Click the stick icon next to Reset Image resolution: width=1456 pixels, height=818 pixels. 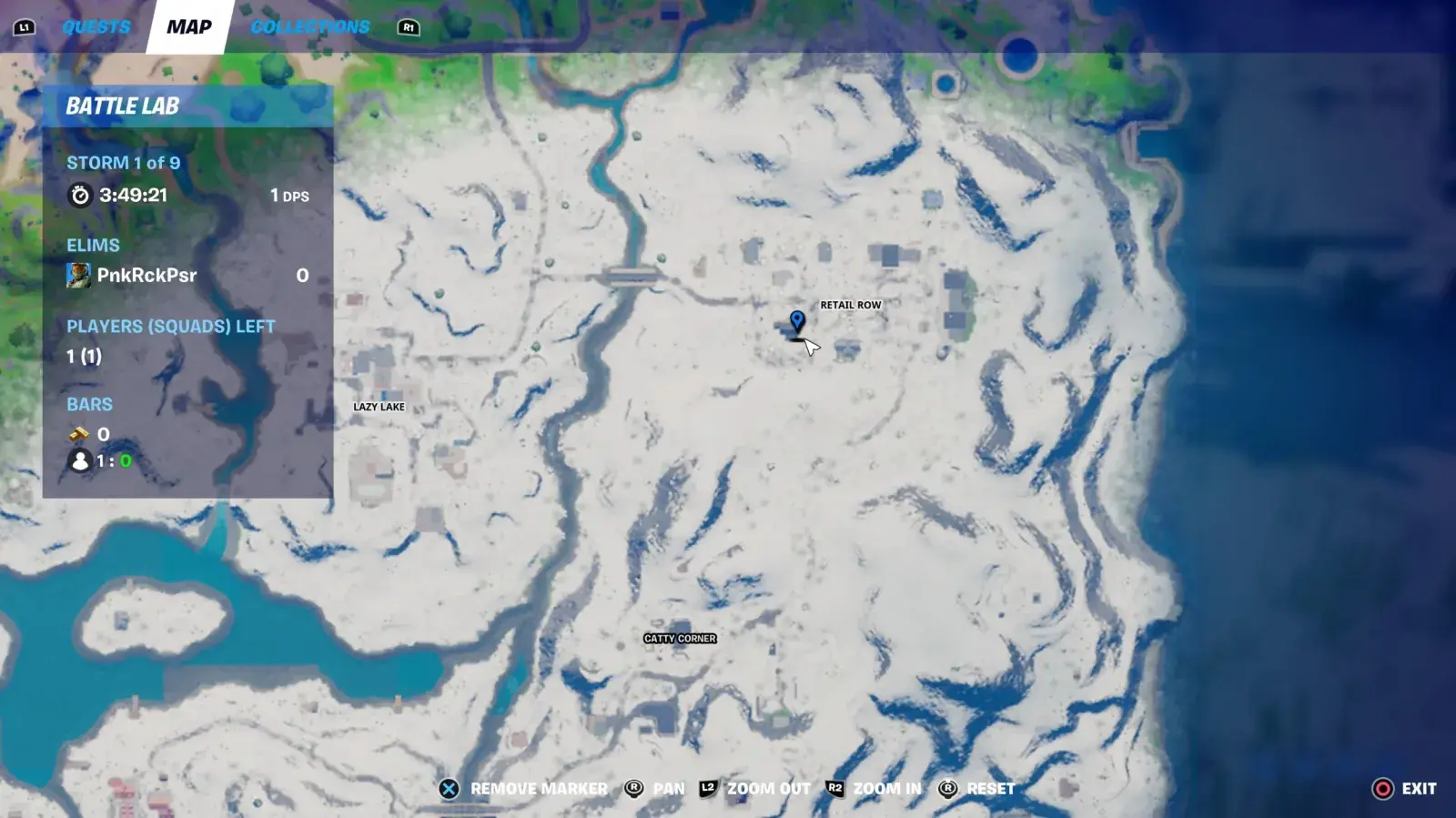[949, 788]
